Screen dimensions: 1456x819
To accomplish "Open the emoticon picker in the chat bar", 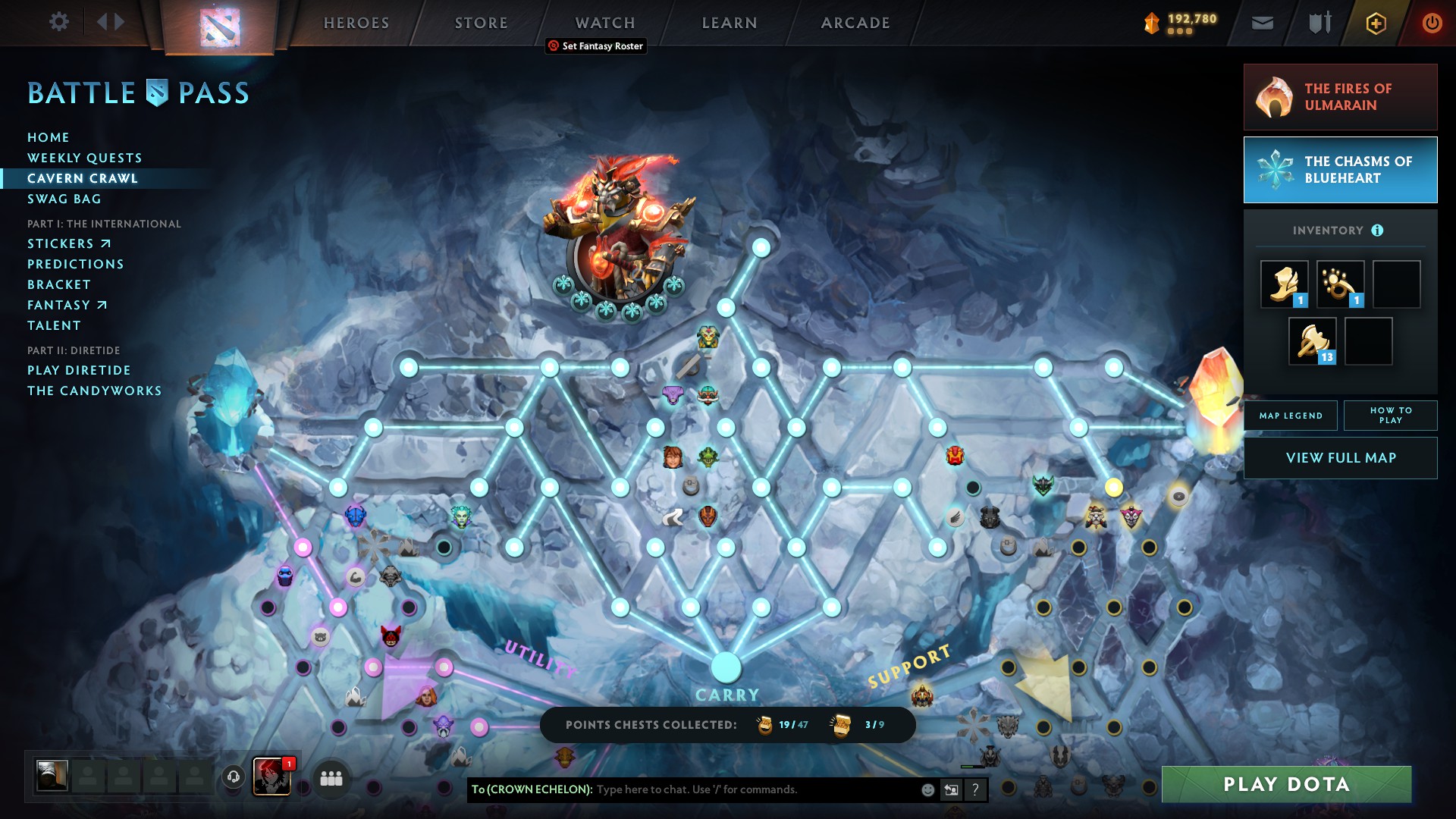I will point(927,789).
